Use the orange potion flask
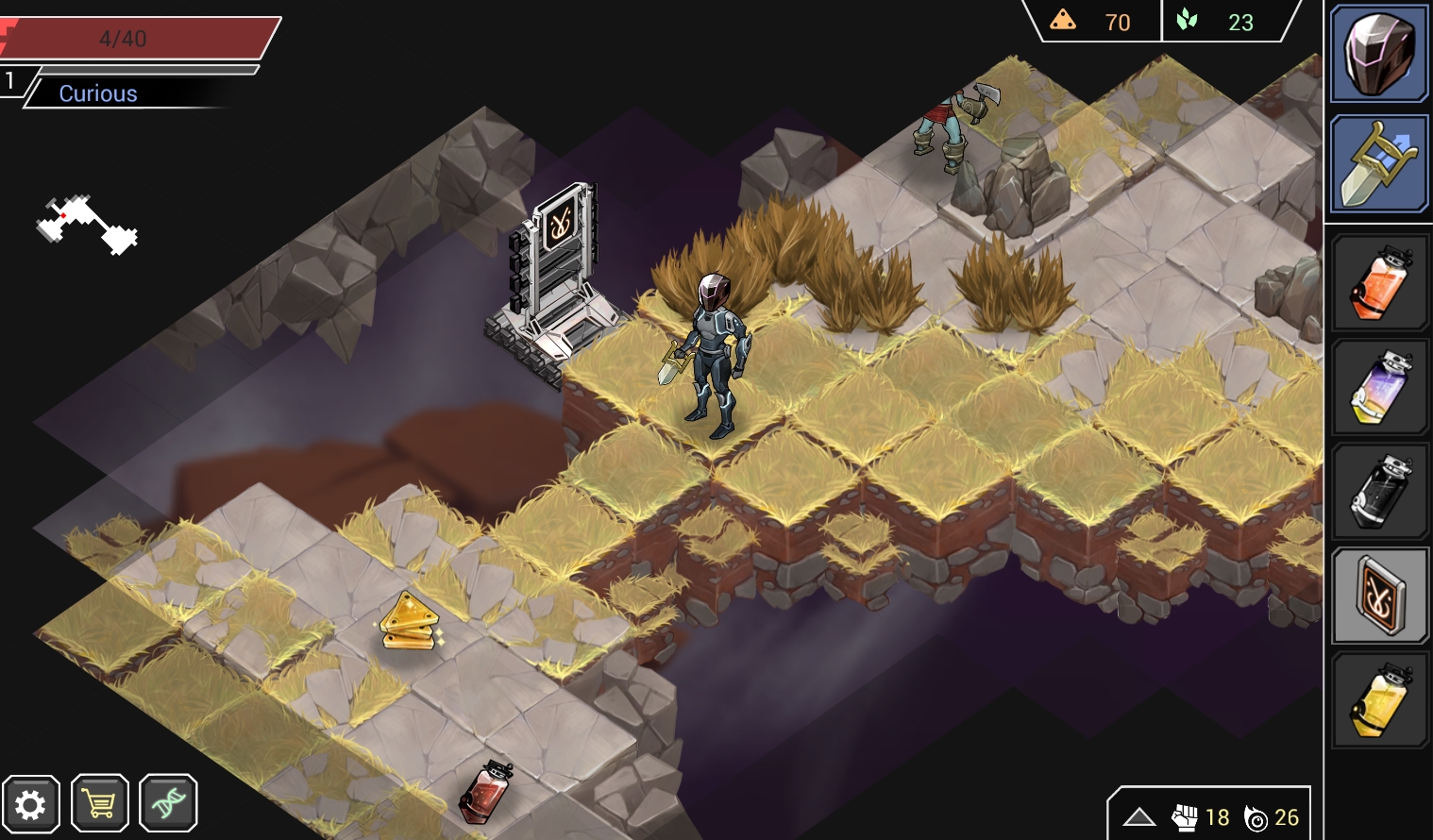Screen dimensions: 1433x840 tap(1379, 283)
